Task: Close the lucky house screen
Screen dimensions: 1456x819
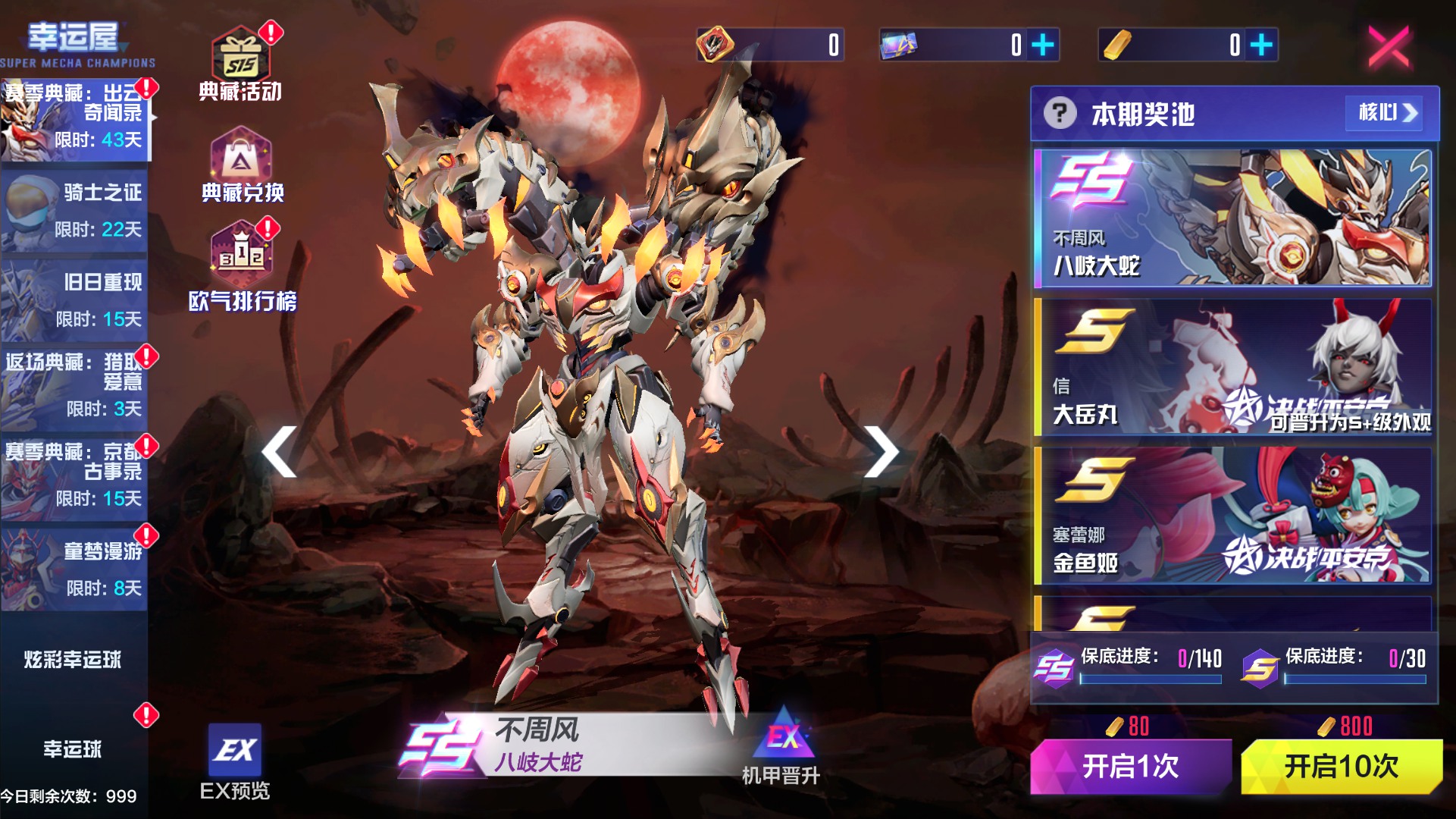Action: [1389, 45]
